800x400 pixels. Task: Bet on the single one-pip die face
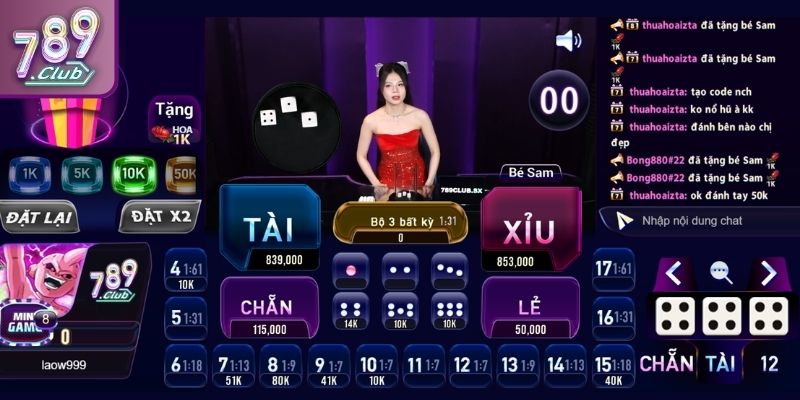pos(350,271)
